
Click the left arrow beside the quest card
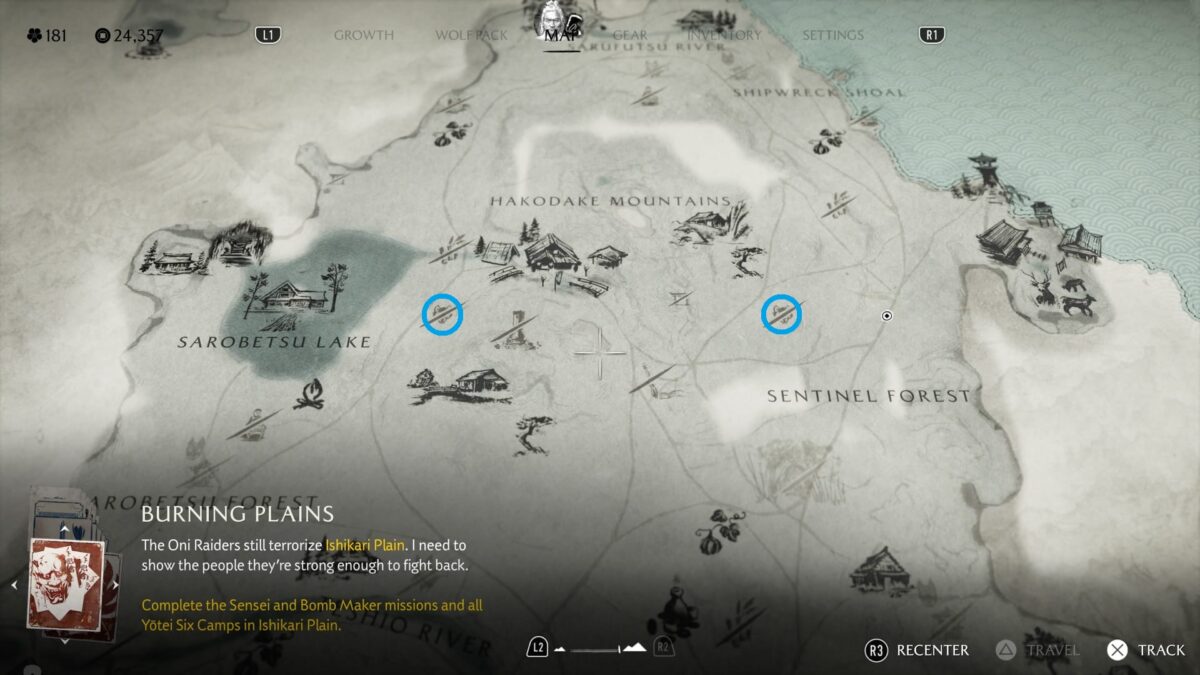(14, 585)
